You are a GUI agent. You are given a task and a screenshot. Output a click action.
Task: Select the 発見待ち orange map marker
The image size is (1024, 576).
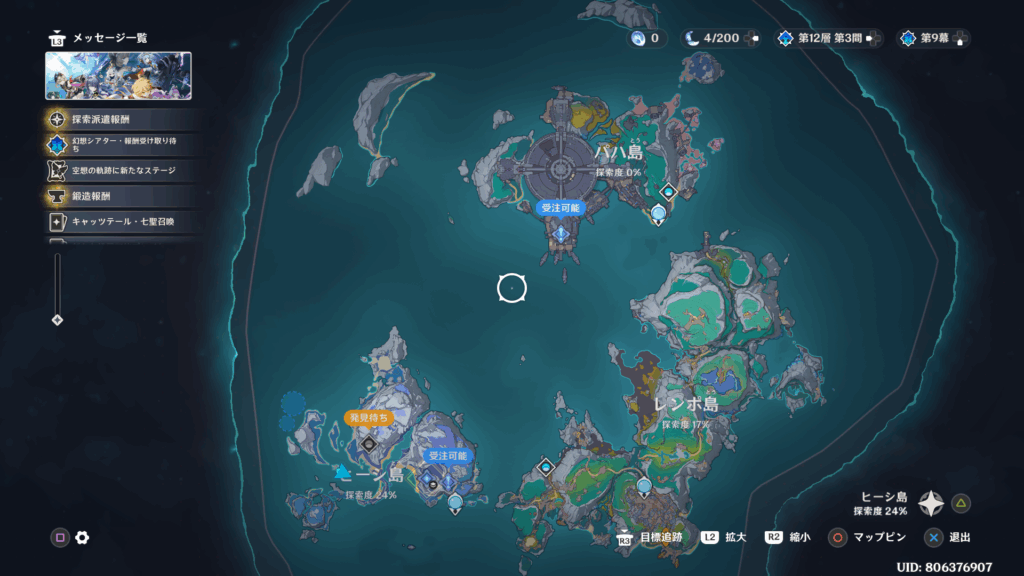[367, 418]
